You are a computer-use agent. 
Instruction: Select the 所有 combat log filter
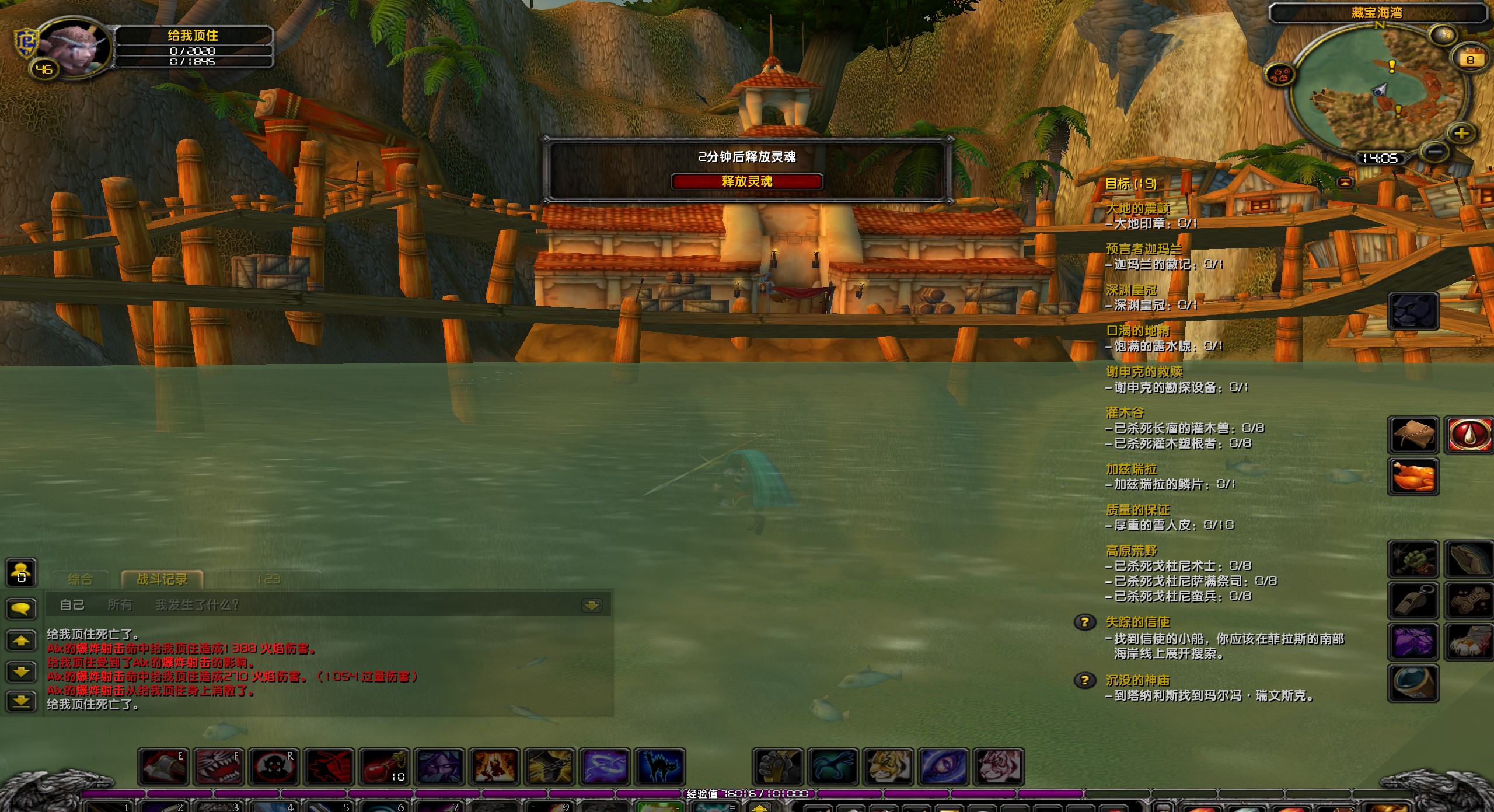click(120, 605)
